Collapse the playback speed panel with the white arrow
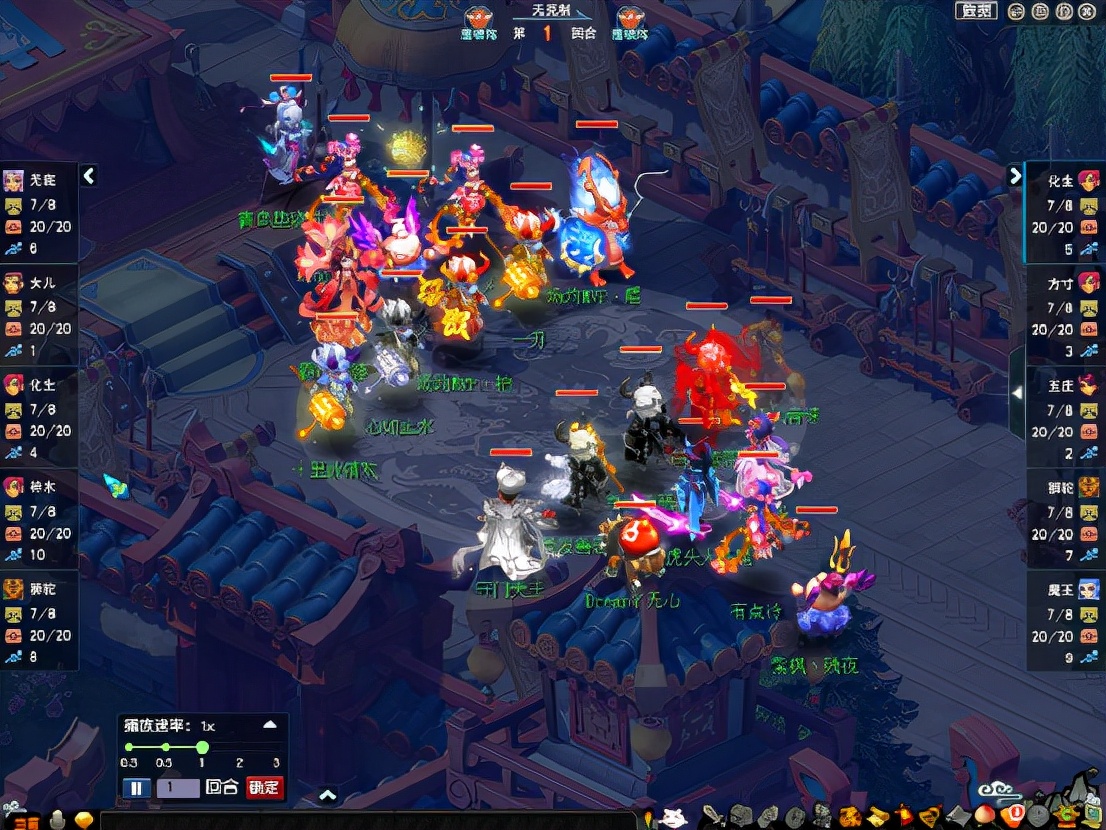This screenshot has height=830, width=1106. point(269,725)
